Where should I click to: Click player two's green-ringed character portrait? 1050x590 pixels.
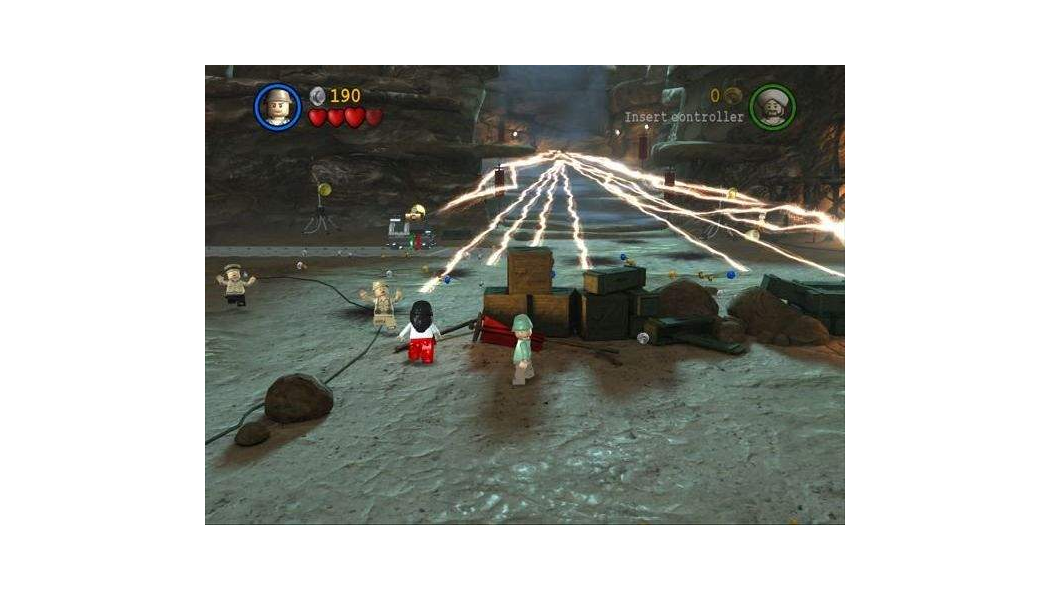coord(772,107)
